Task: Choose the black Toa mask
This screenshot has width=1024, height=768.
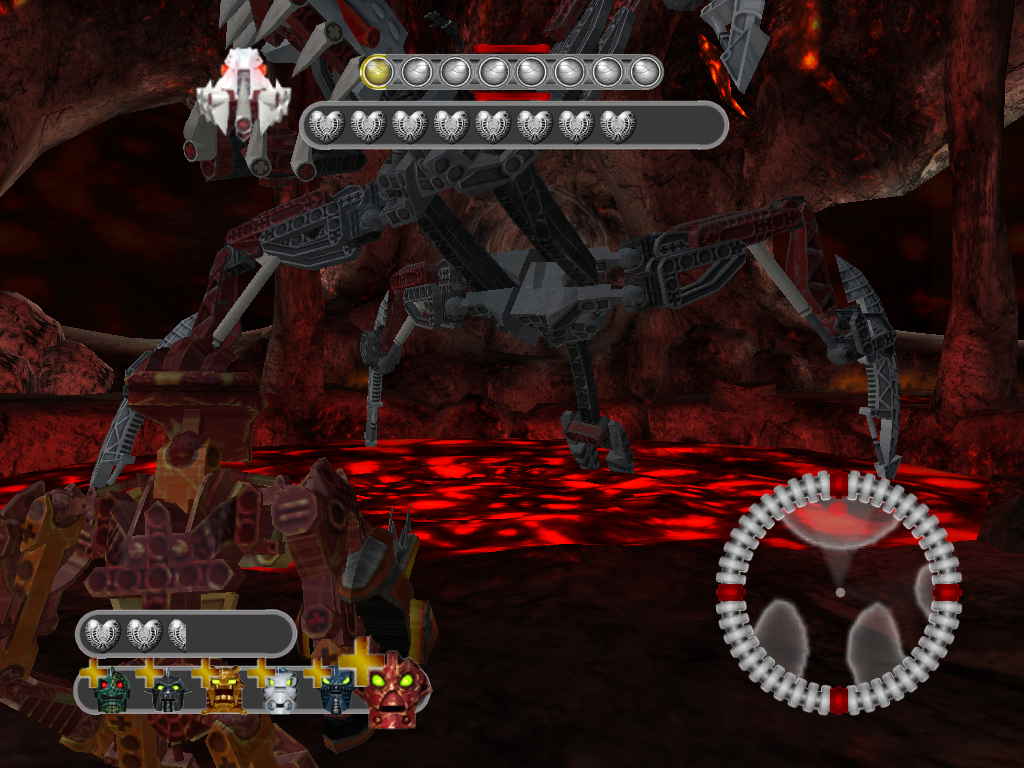Action: (166, 690)
